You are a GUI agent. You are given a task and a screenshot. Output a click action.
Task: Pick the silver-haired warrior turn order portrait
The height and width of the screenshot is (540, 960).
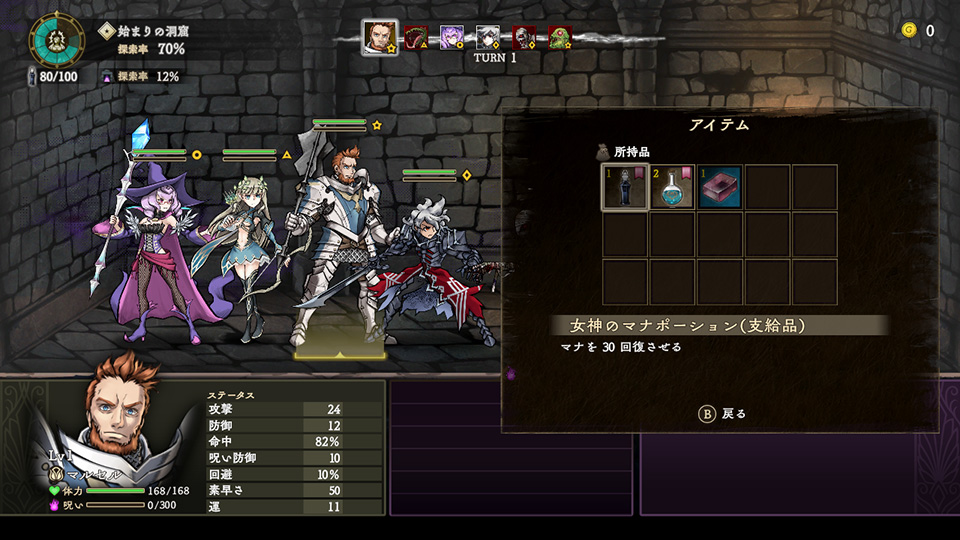coord(487,38)
